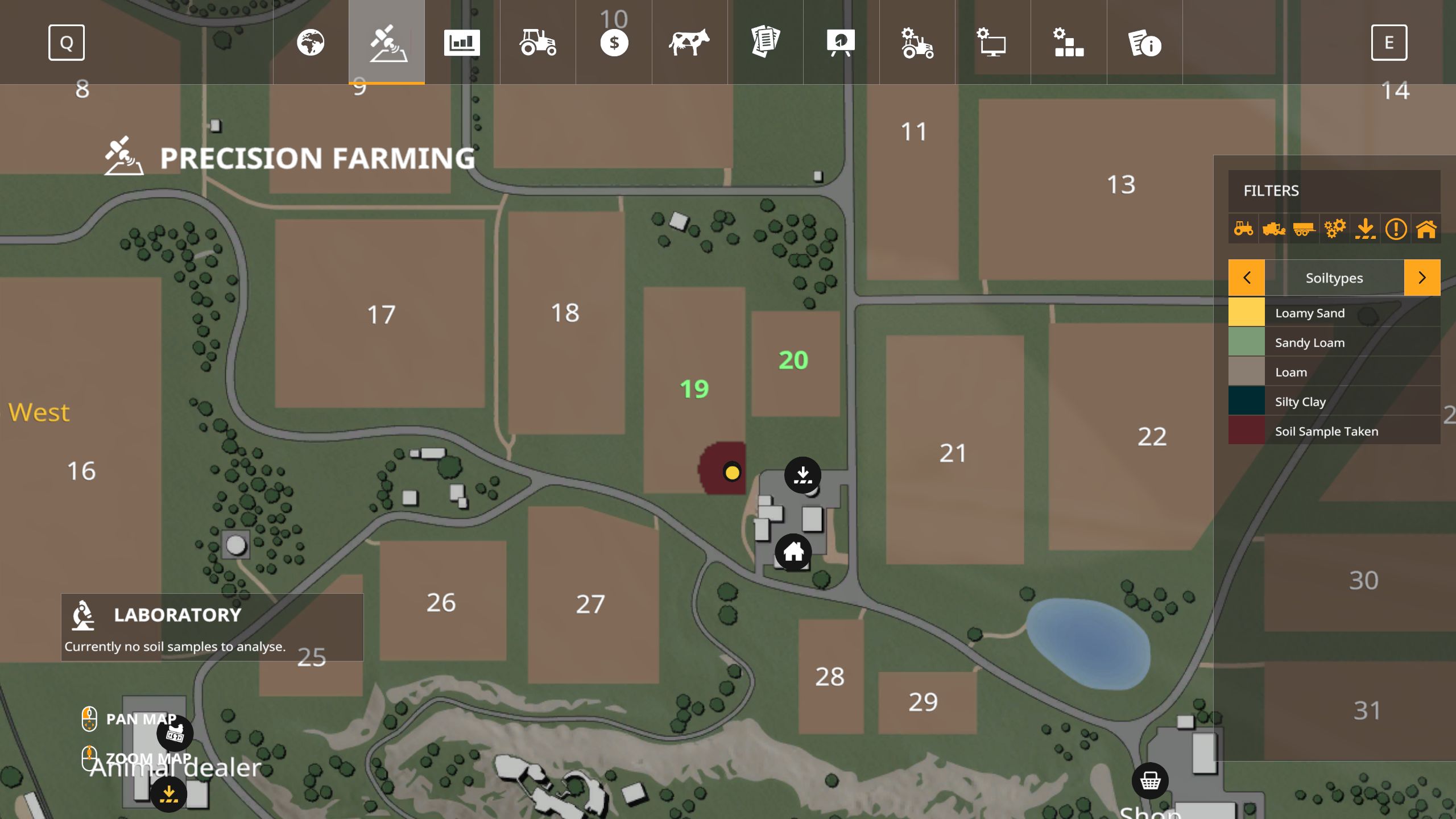Open the globe map overview tab
Viewport: 1456px width, 819px height.
pyautogui.click(x=311, y=43)
